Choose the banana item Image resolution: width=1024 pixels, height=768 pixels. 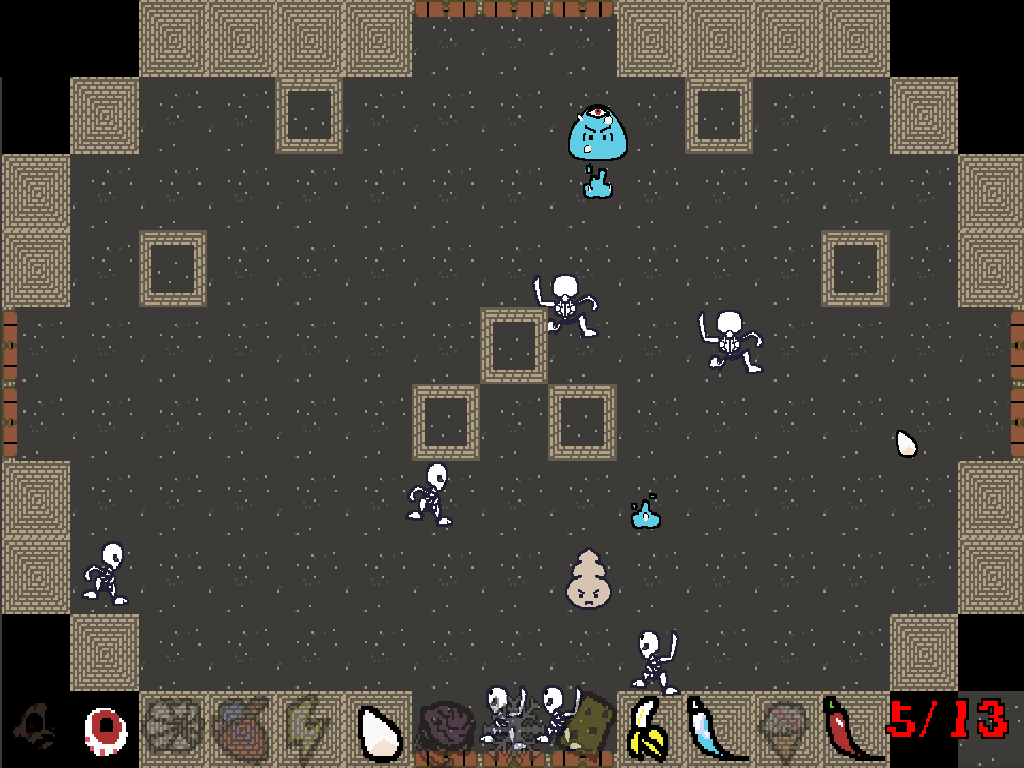(x=648, y=730)
